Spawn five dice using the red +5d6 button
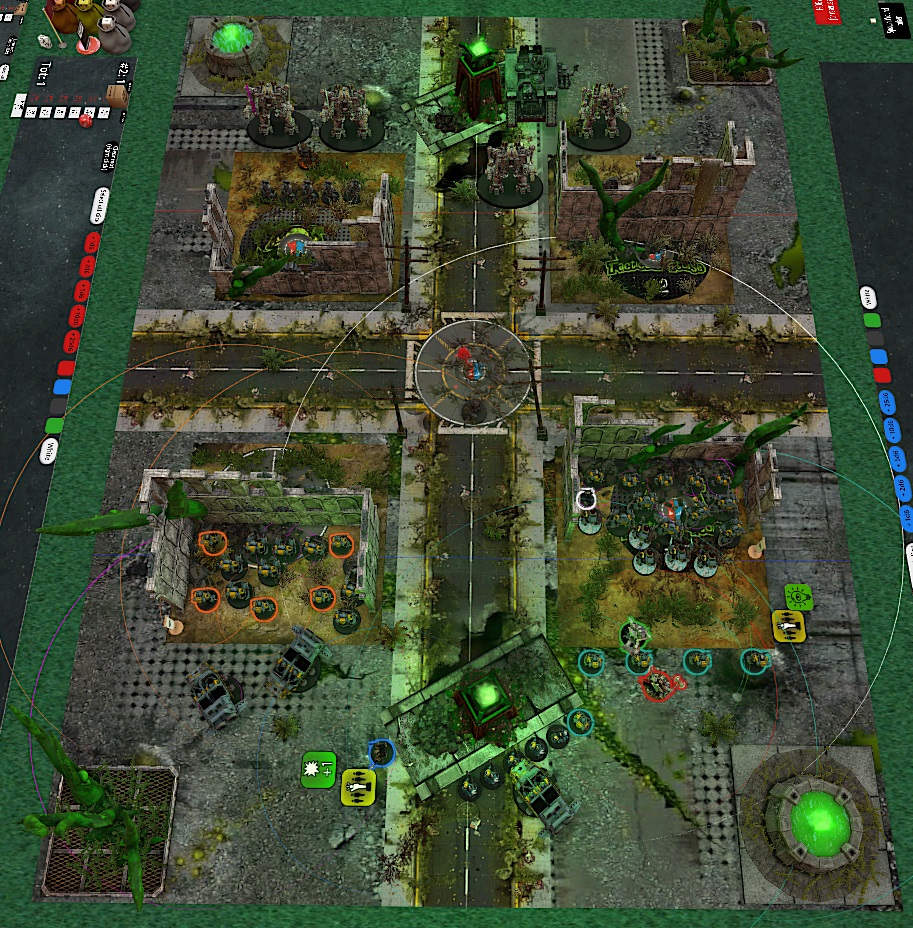The image size is (913, 928). [84, 292]
